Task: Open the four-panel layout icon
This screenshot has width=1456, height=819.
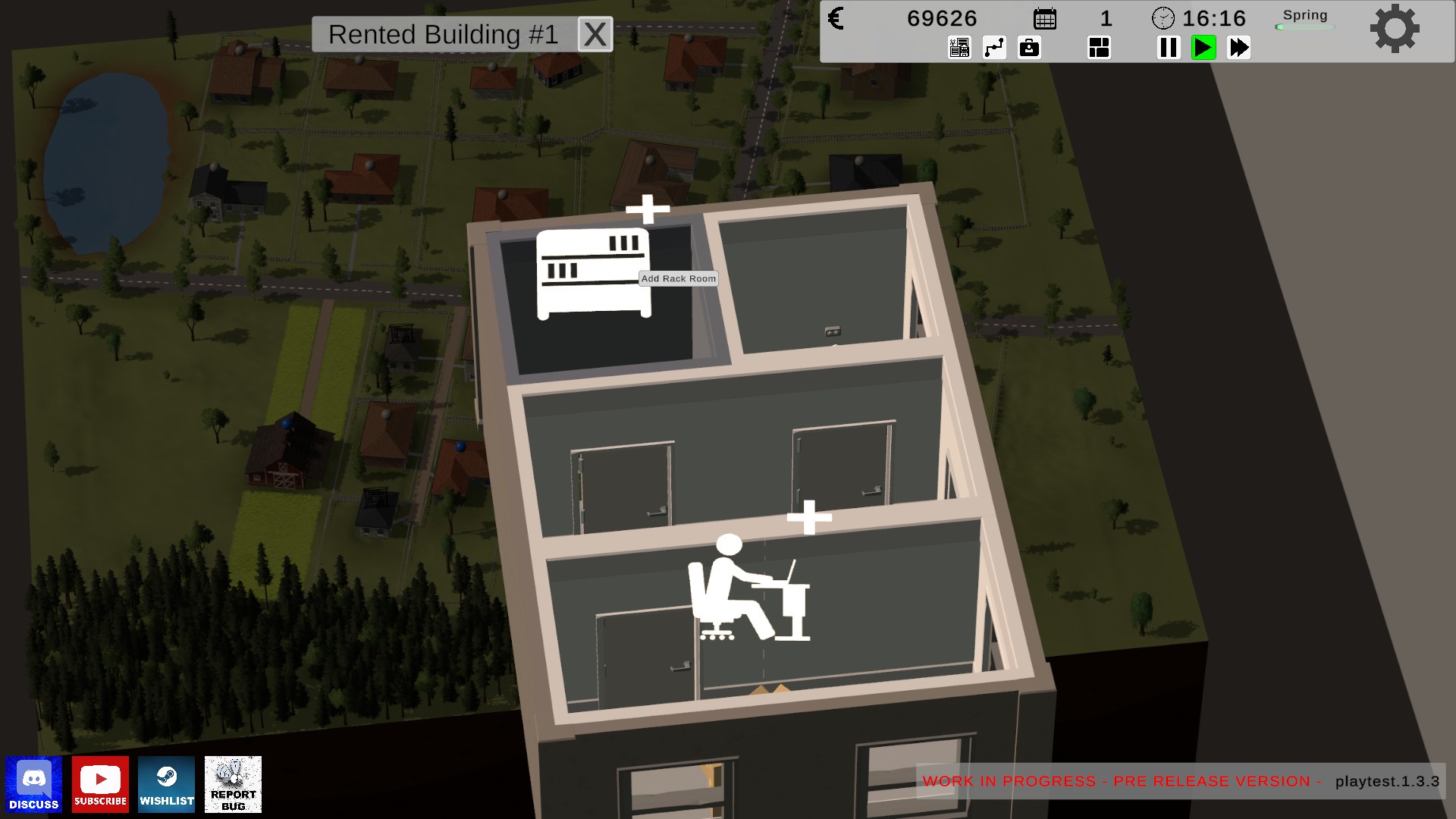Action: [1099, 48]
